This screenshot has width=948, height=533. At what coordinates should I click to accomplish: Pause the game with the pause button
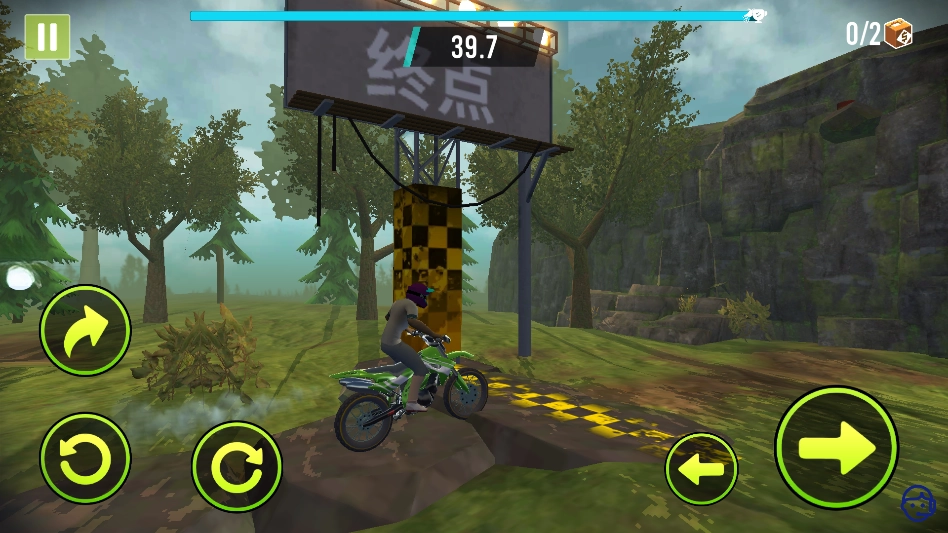[47, 37]
